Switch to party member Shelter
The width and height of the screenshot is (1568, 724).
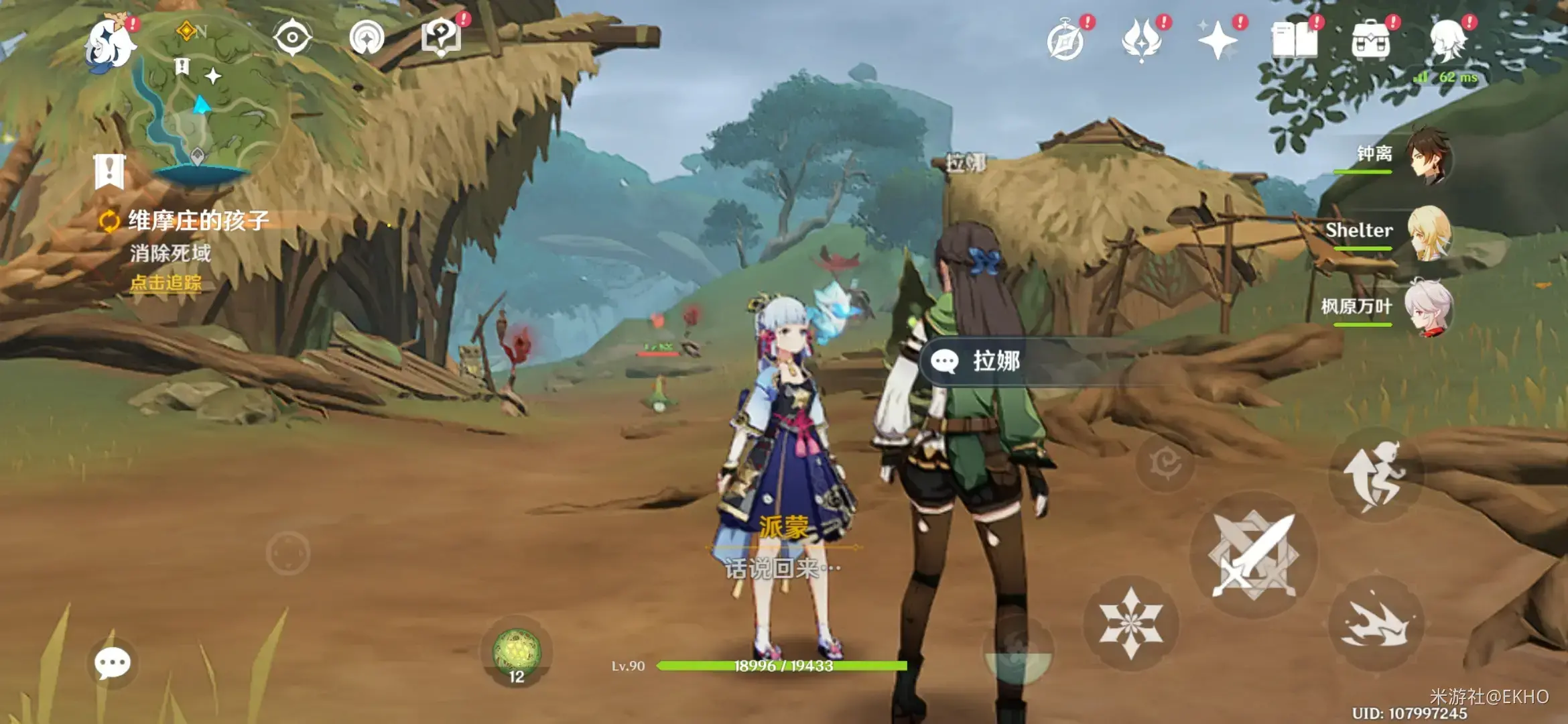1427,232
